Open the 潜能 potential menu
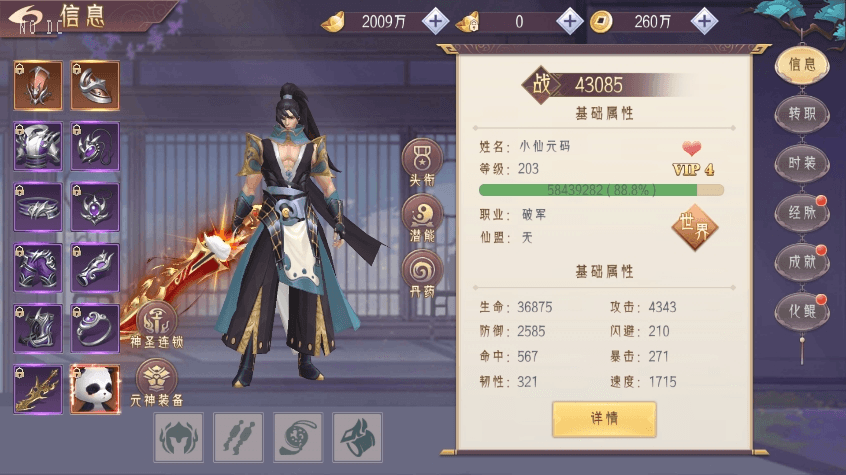 [x=421, y=217]
